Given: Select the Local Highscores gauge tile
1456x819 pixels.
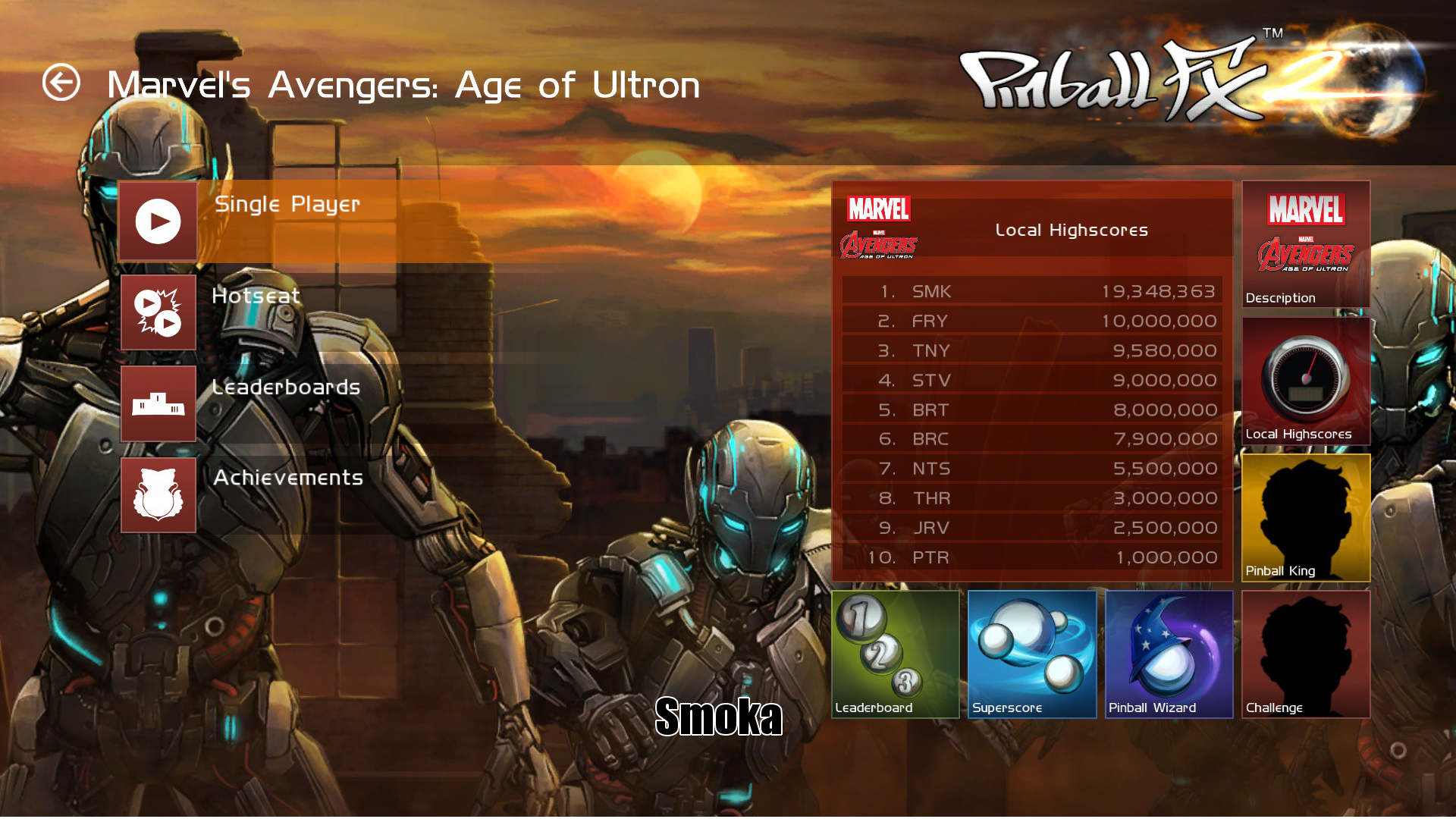Looking at the screenshot, I should pos(1305,381).
